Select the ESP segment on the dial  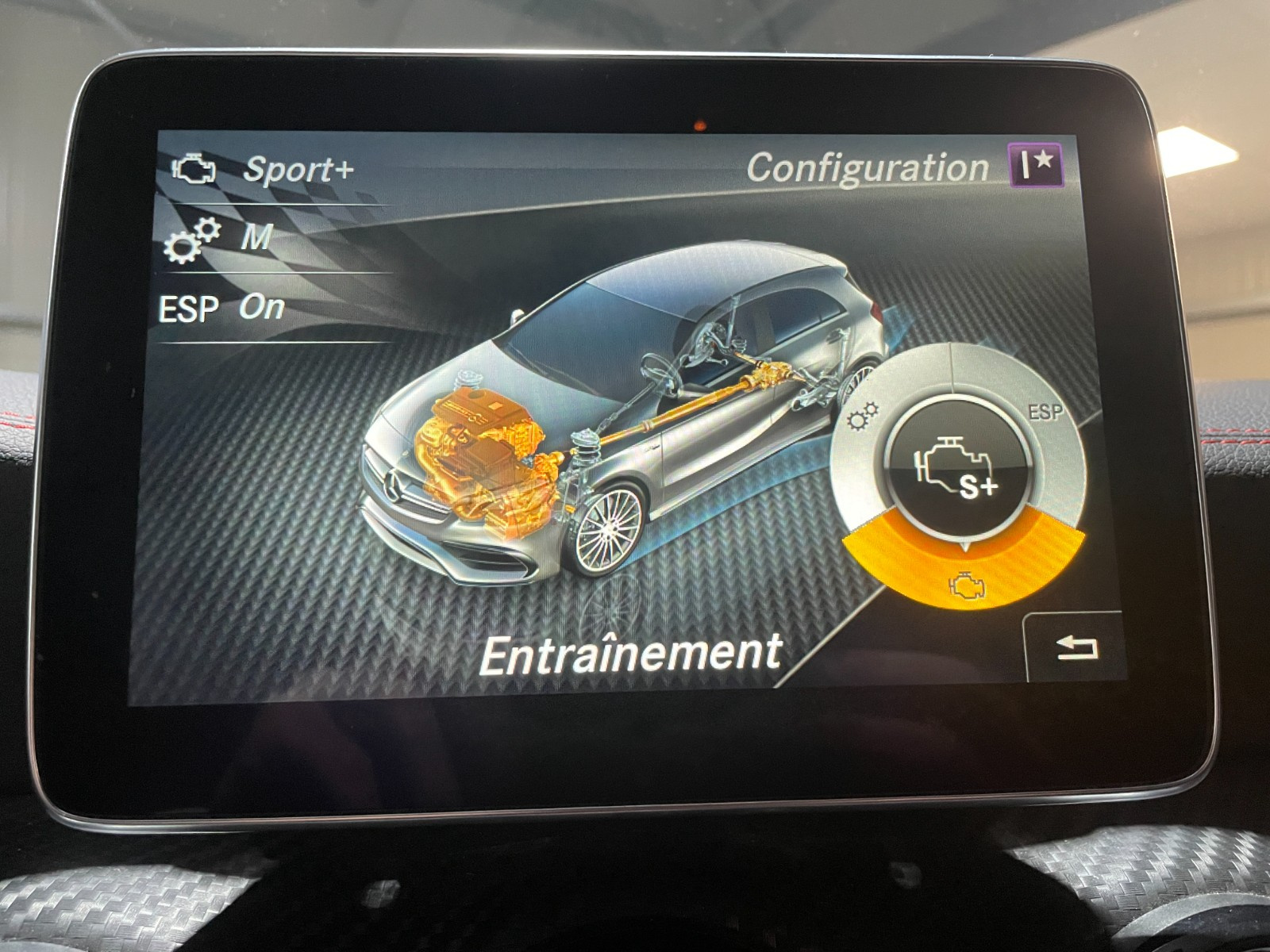click(1044, 414)
